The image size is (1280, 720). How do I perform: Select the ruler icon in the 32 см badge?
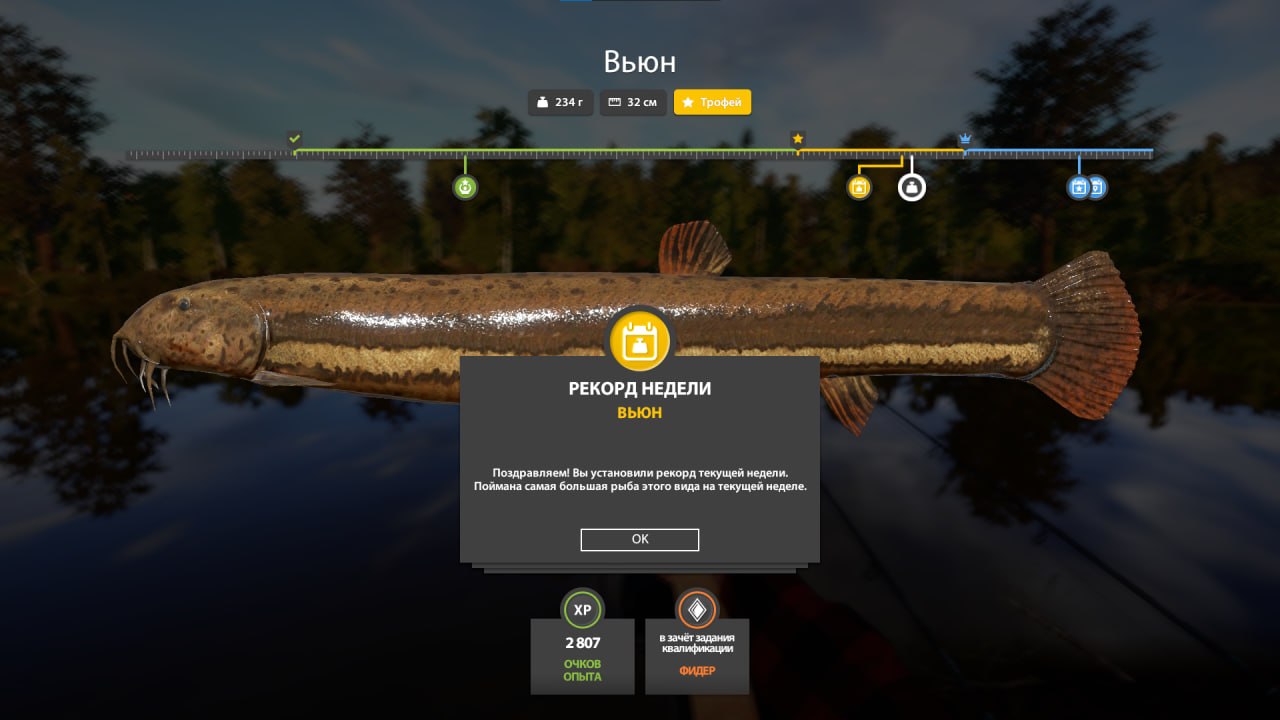[x=612, y=102]
